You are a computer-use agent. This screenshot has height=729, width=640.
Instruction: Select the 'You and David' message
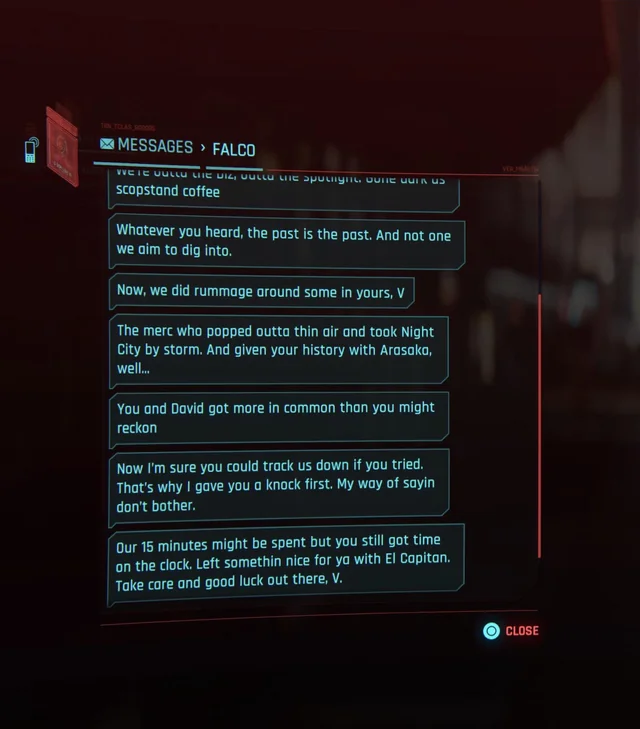coord(278,417)
